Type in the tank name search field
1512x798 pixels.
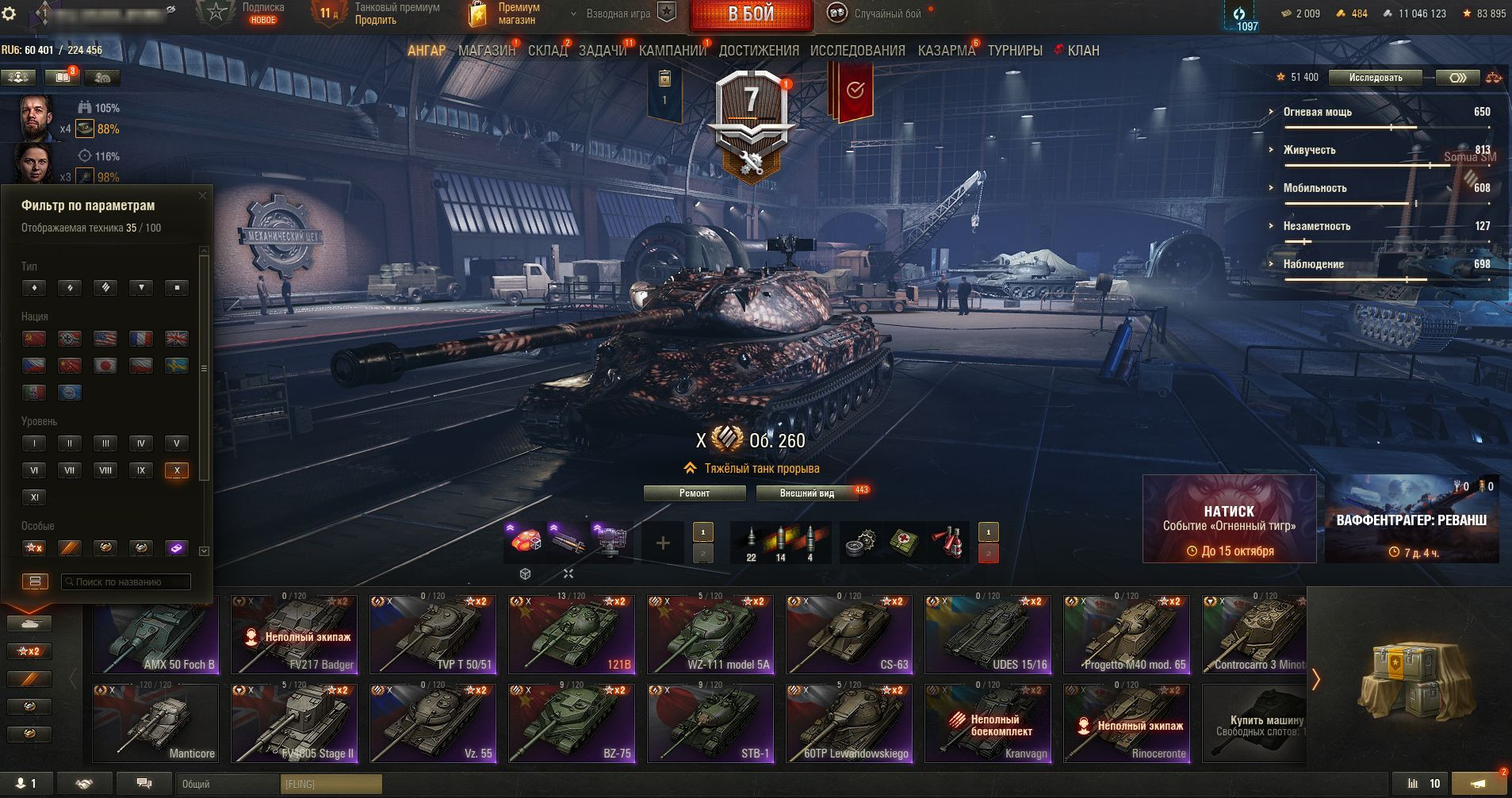tap(127, 582)
